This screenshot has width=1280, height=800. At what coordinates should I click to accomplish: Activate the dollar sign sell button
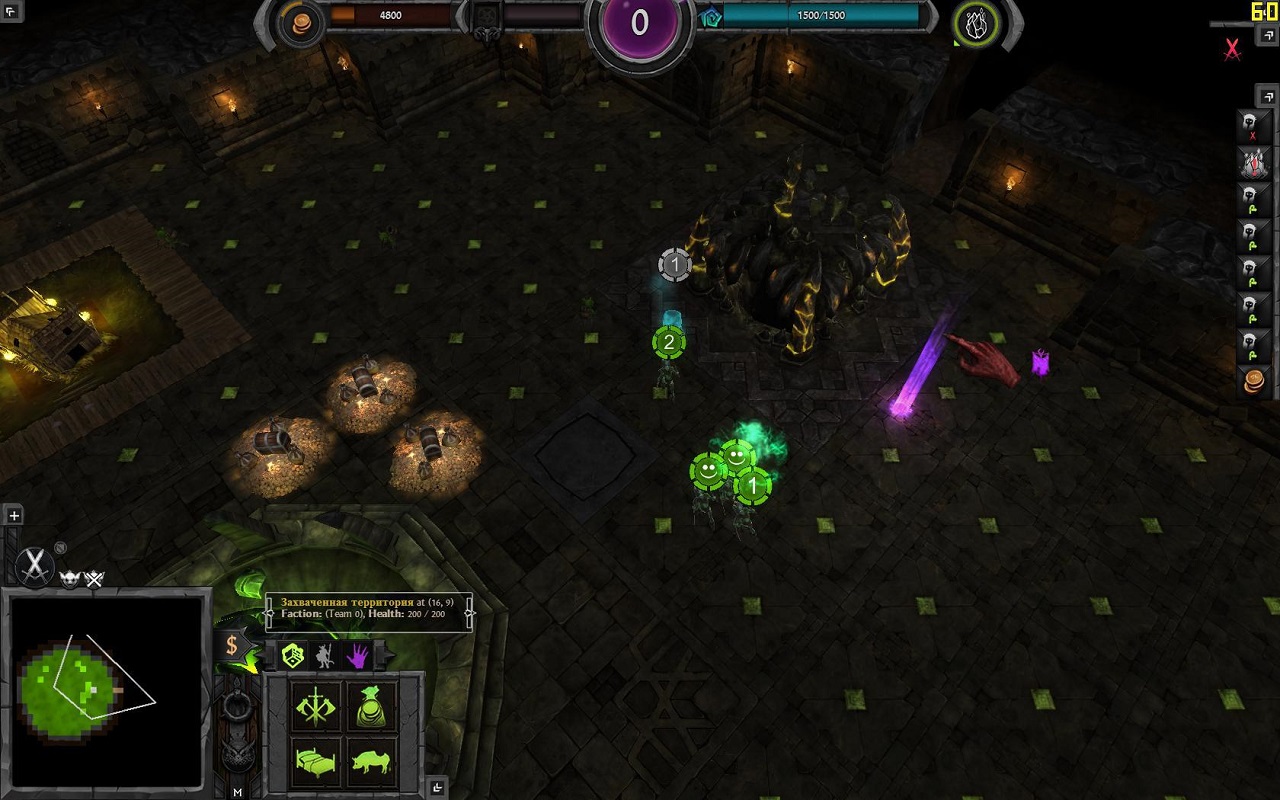pos(231,645)
